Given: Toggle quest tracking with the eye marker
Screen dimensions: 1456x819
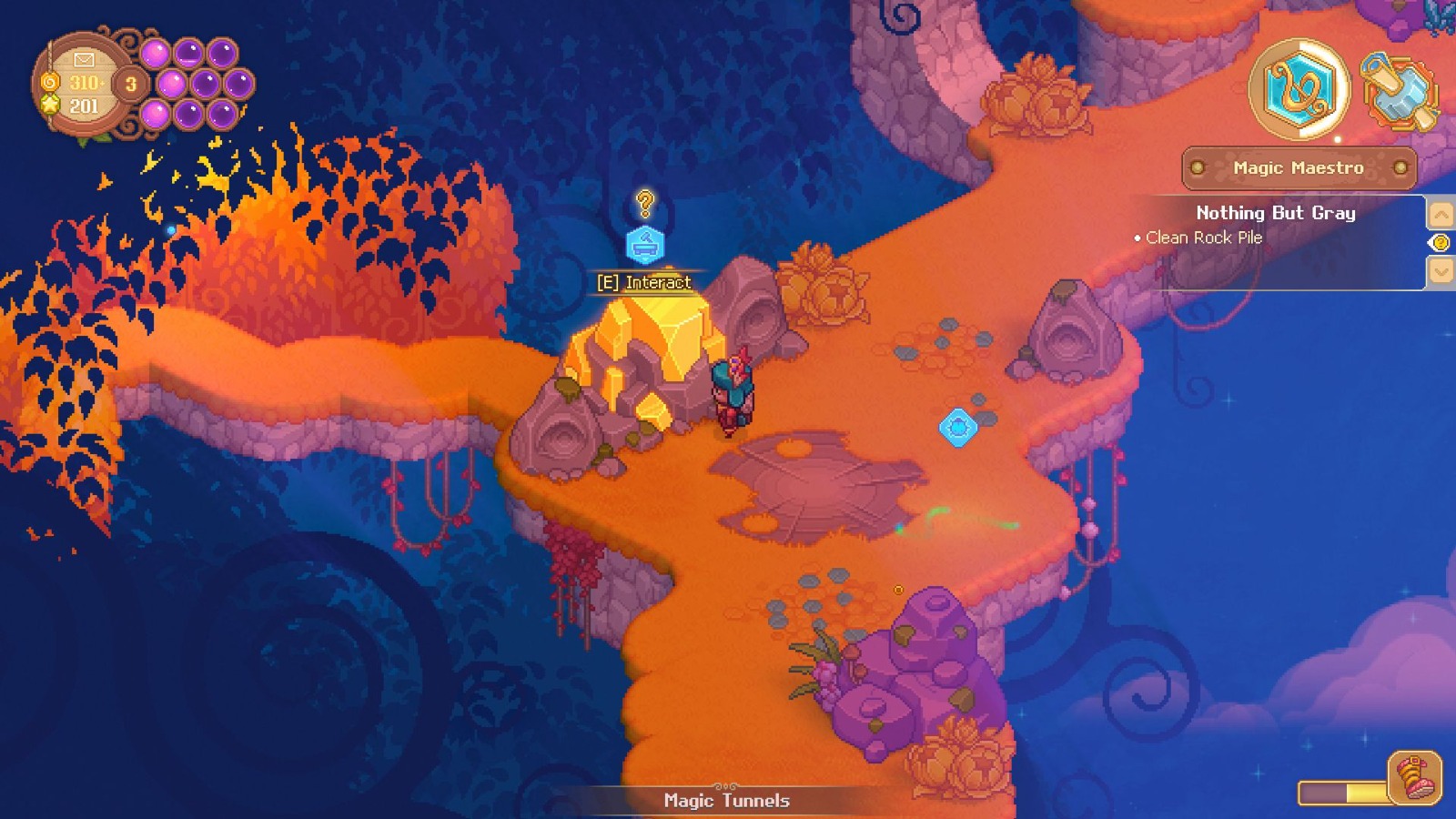Looking at the screenshot, I should click(x=1441, y=242).
